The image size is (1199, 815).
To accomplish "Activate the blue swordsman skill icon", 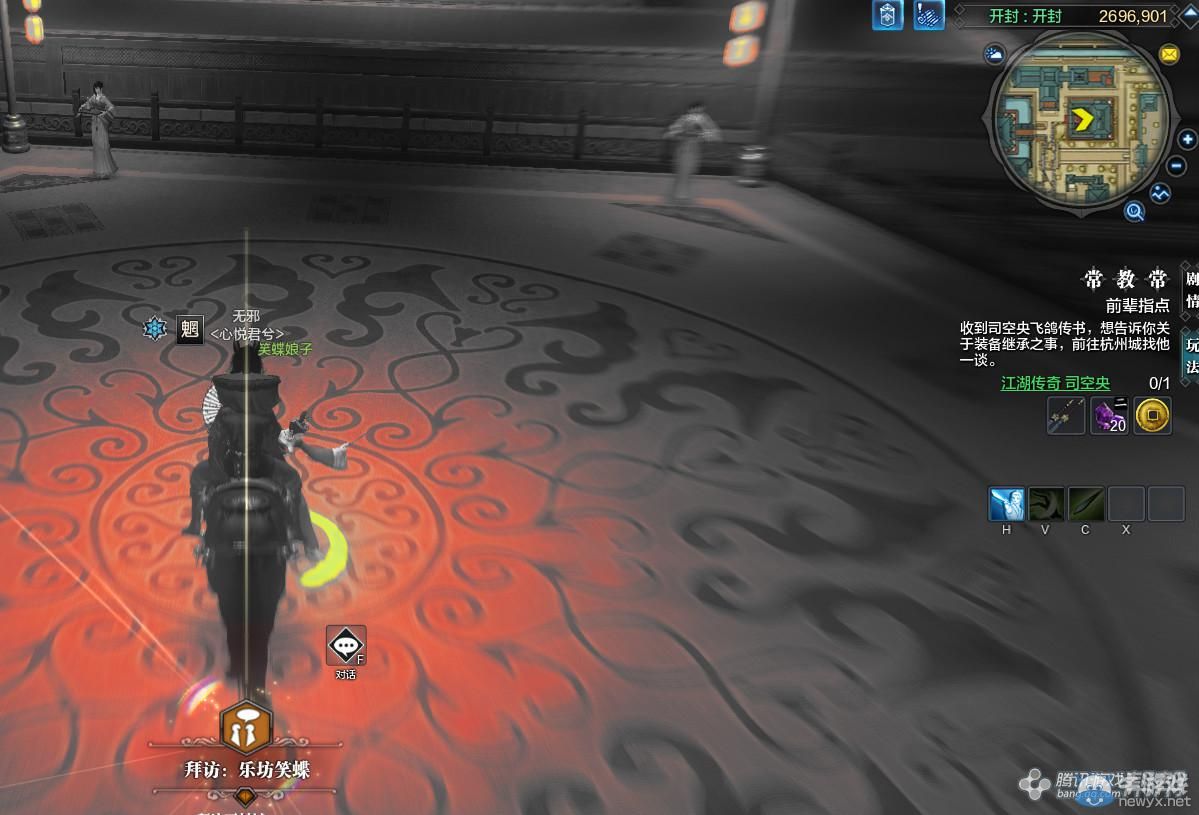I will click(x=1006, y=504).
